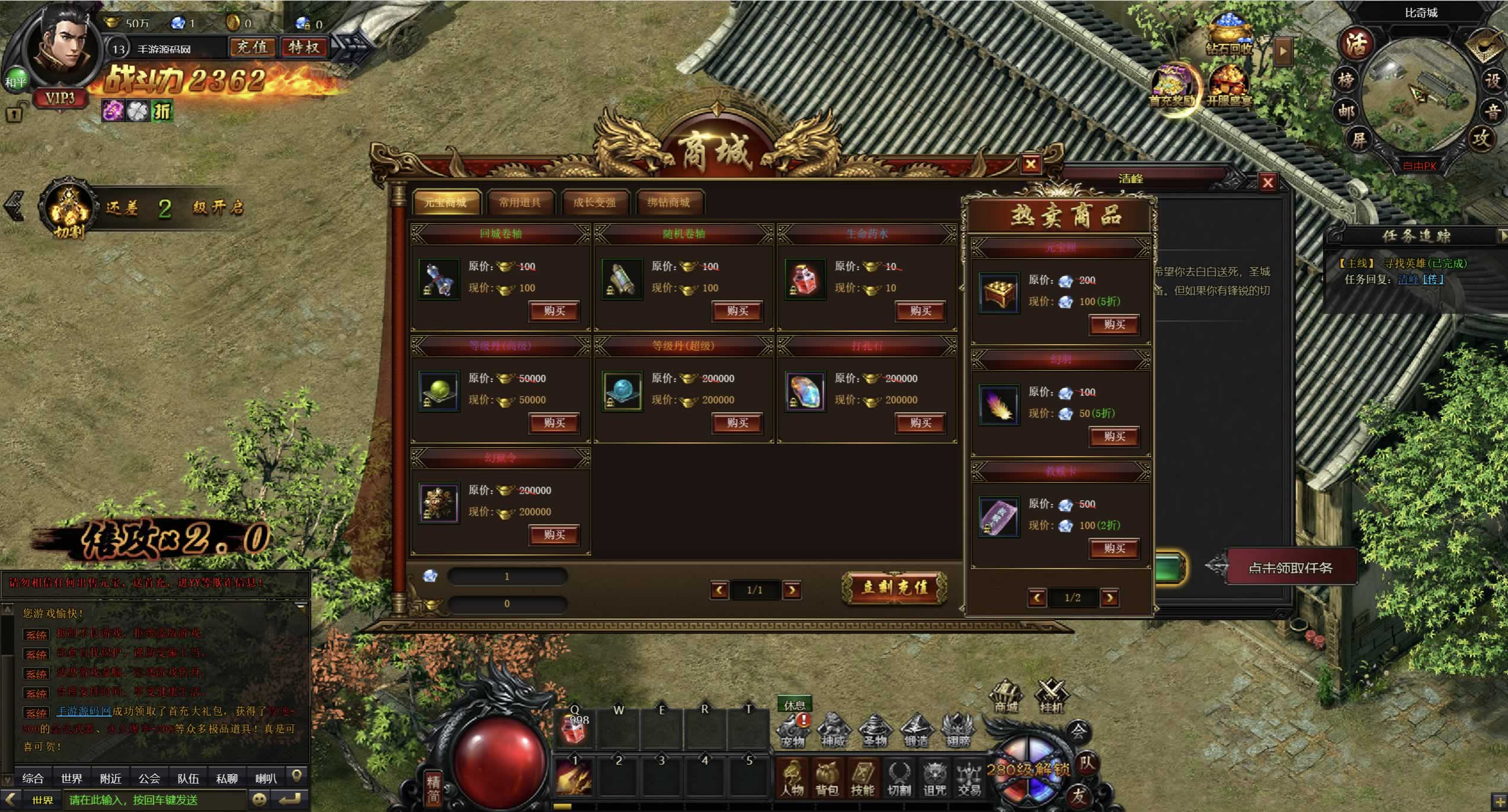Switch to the 常用道具 tab
The image size is (1508, 812).
pyautogui.click(x=520, y=203)
